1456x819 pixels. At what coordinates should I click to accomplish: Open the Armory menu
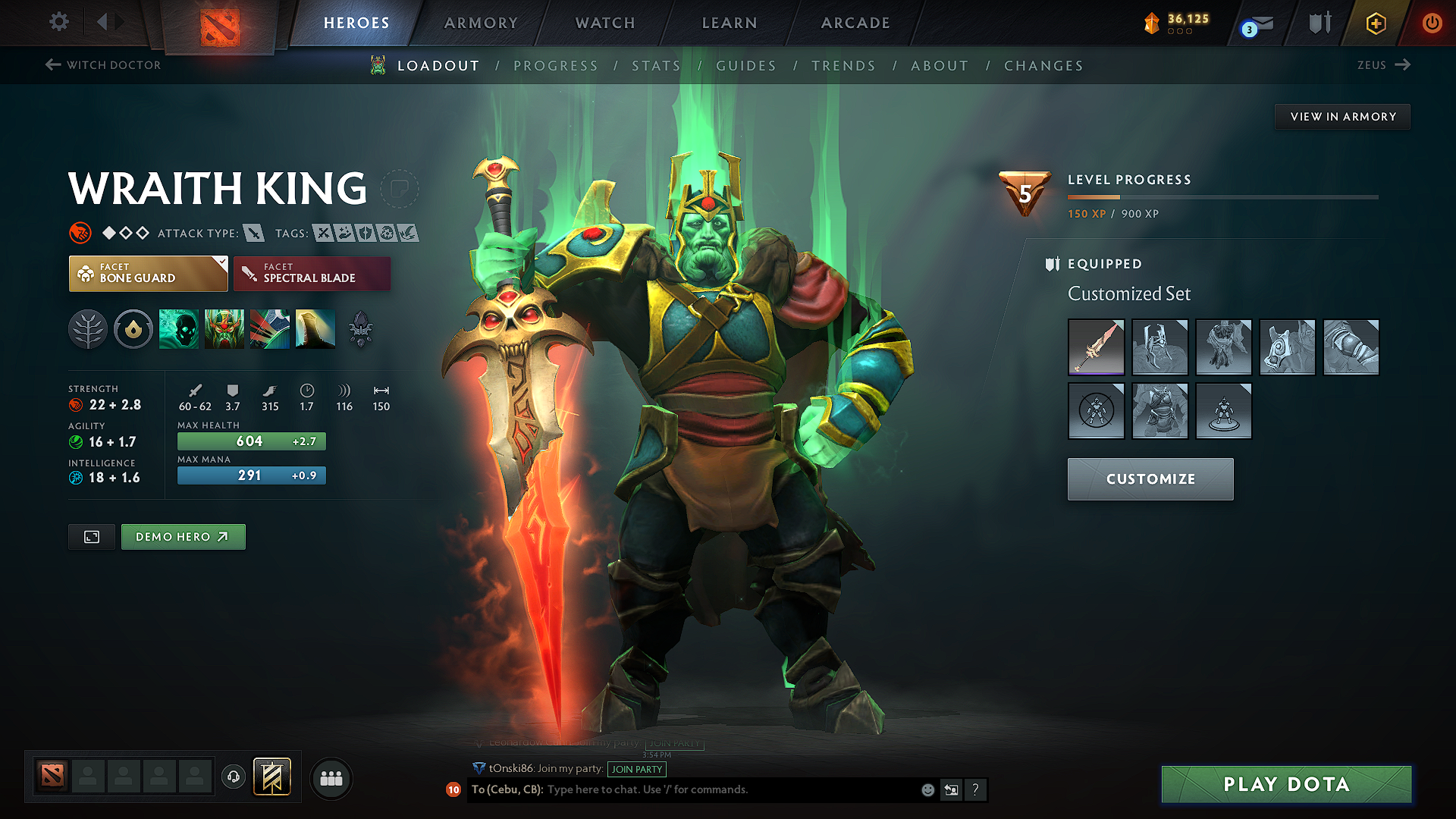tap(481, 23)
